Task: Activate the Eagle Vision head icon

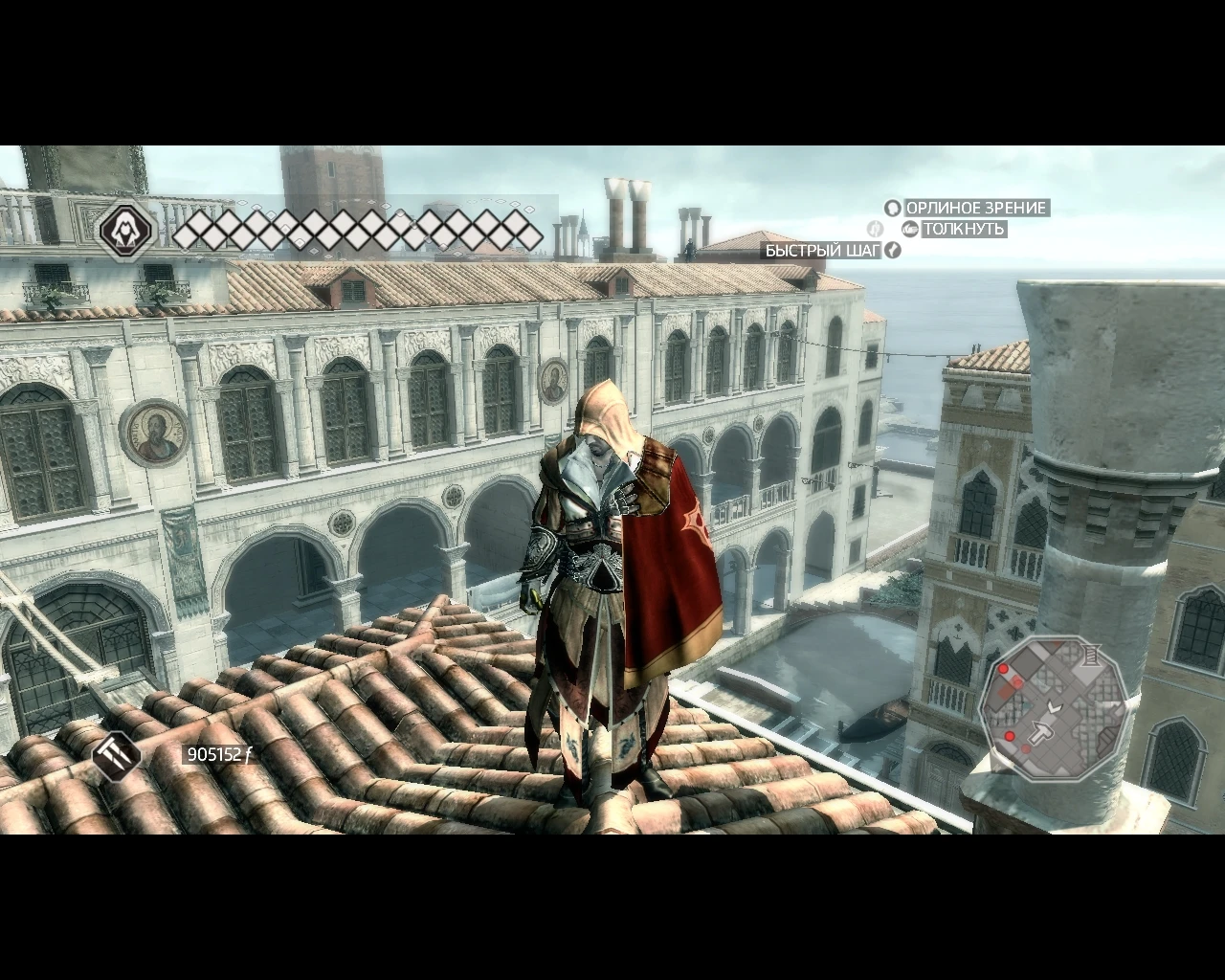Action: coord(892,208)
